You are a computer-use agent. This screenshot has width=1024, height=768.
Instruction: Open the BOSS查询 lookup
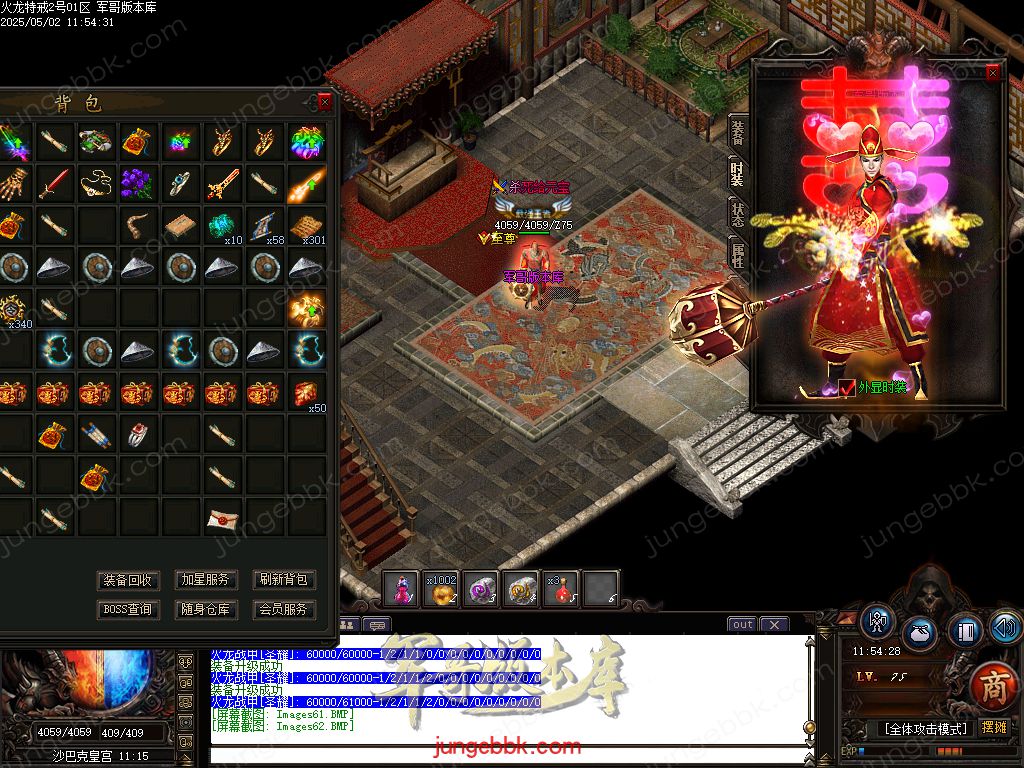129,609
